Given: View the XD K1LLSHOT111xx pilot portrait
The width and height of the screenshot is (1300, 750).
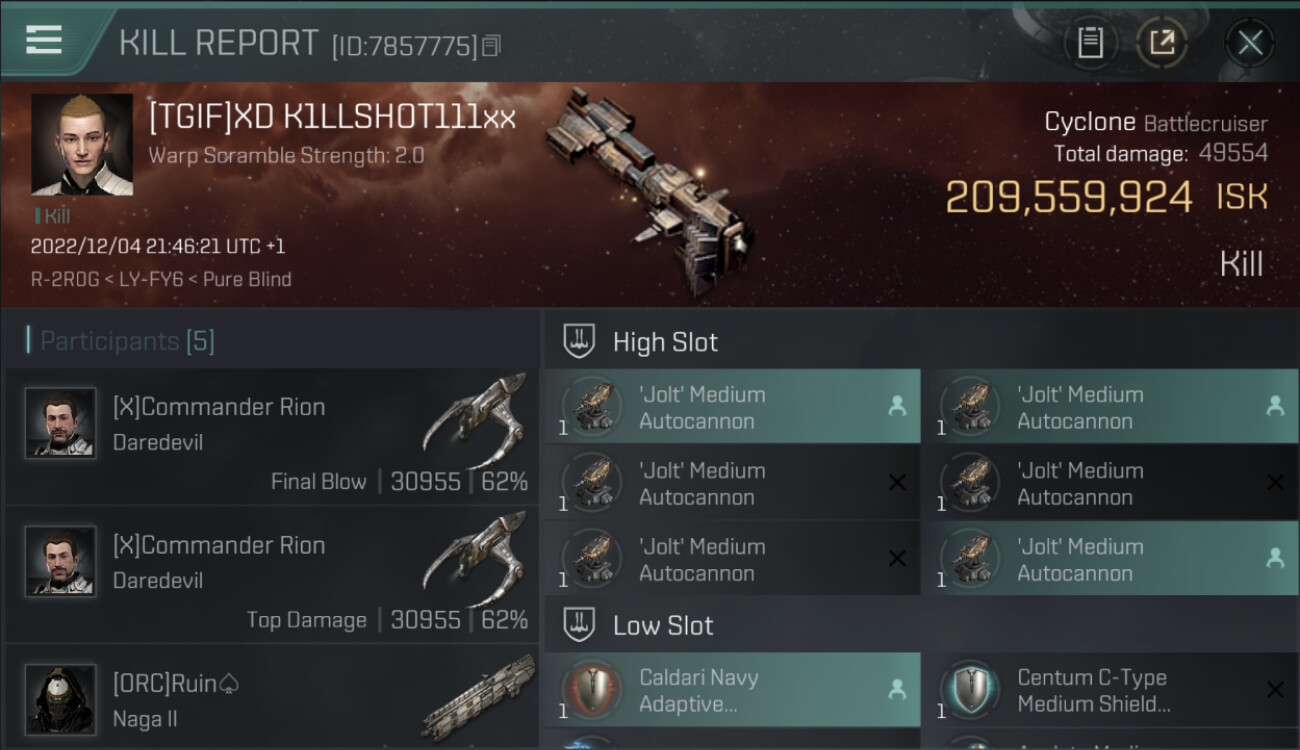Looking at the screenshot, I should 82,144.
